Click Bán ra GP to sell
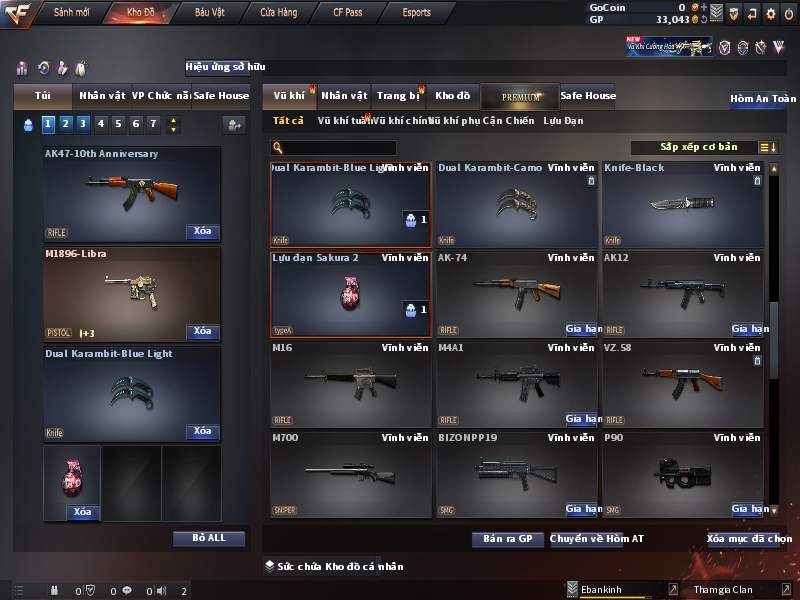Screen dimensions: 800x600 (x=507, y=539)
